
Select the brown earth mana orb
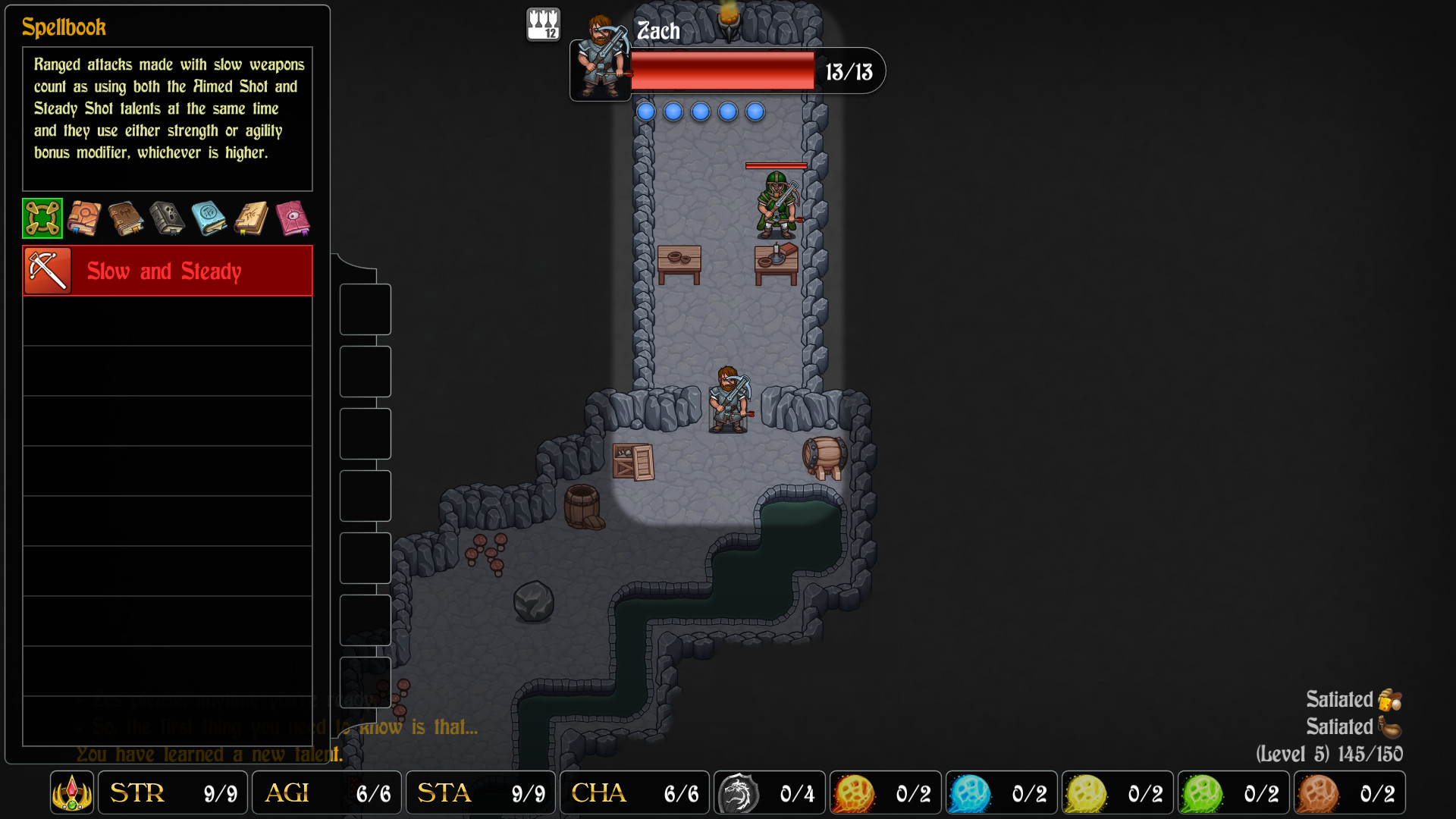[1318, 793]
